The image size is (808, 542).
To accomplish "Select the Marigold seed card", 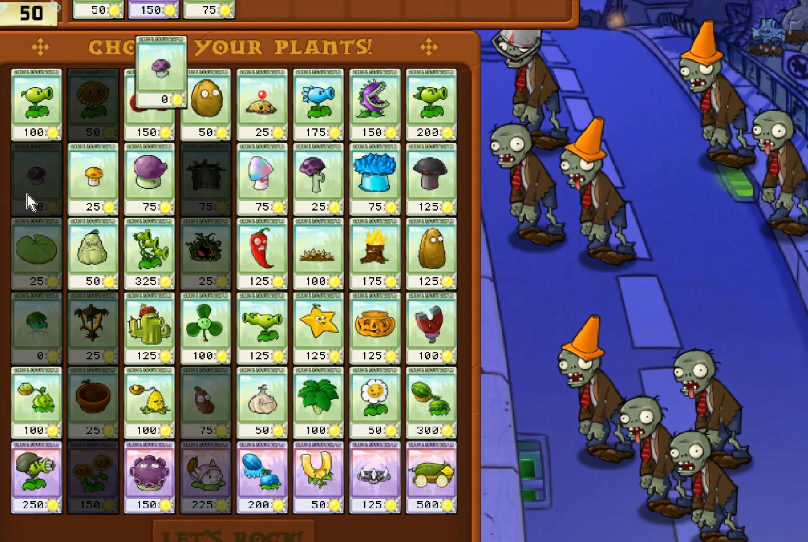I will point(375,402).
